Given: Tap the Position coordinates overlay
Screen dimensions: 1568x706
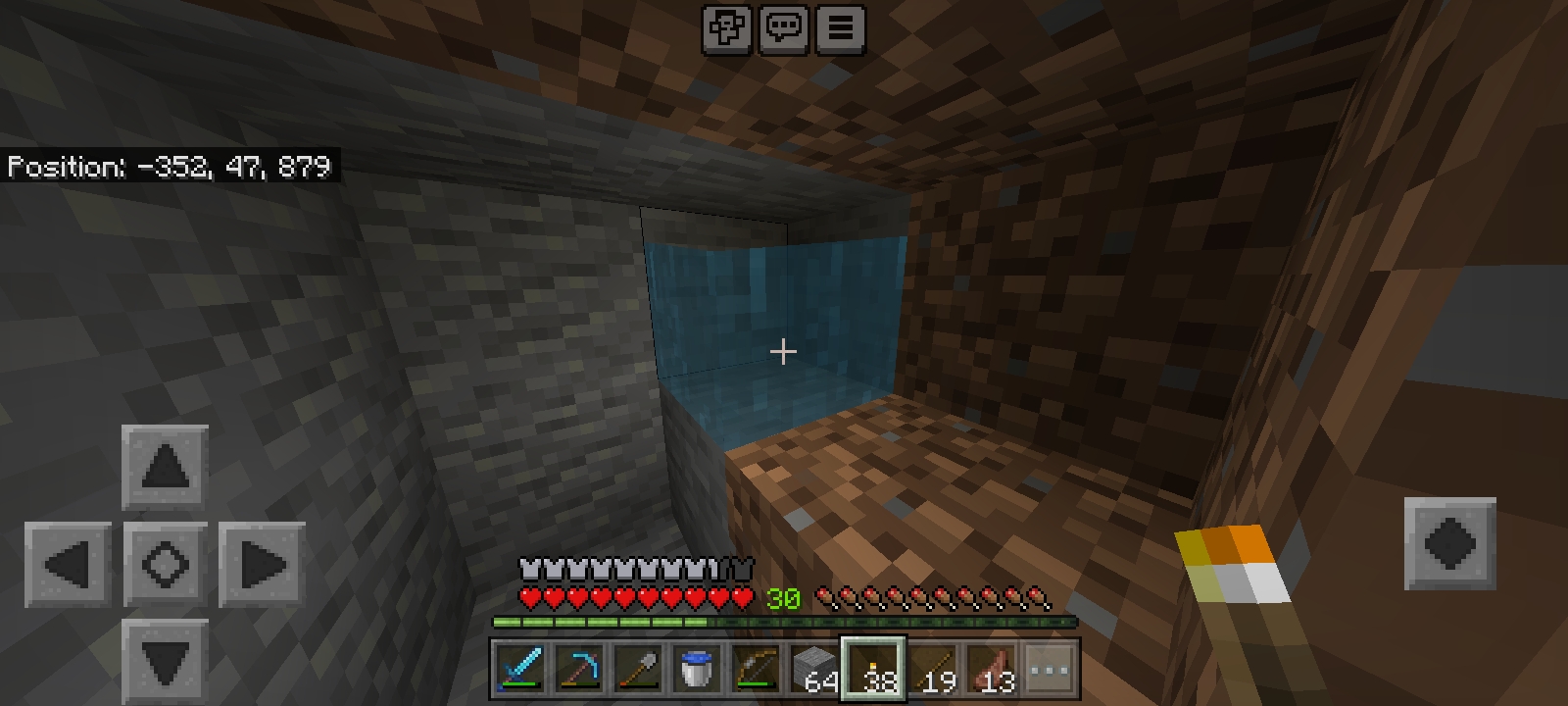Looking at the screenshot, I should point(169,166).
